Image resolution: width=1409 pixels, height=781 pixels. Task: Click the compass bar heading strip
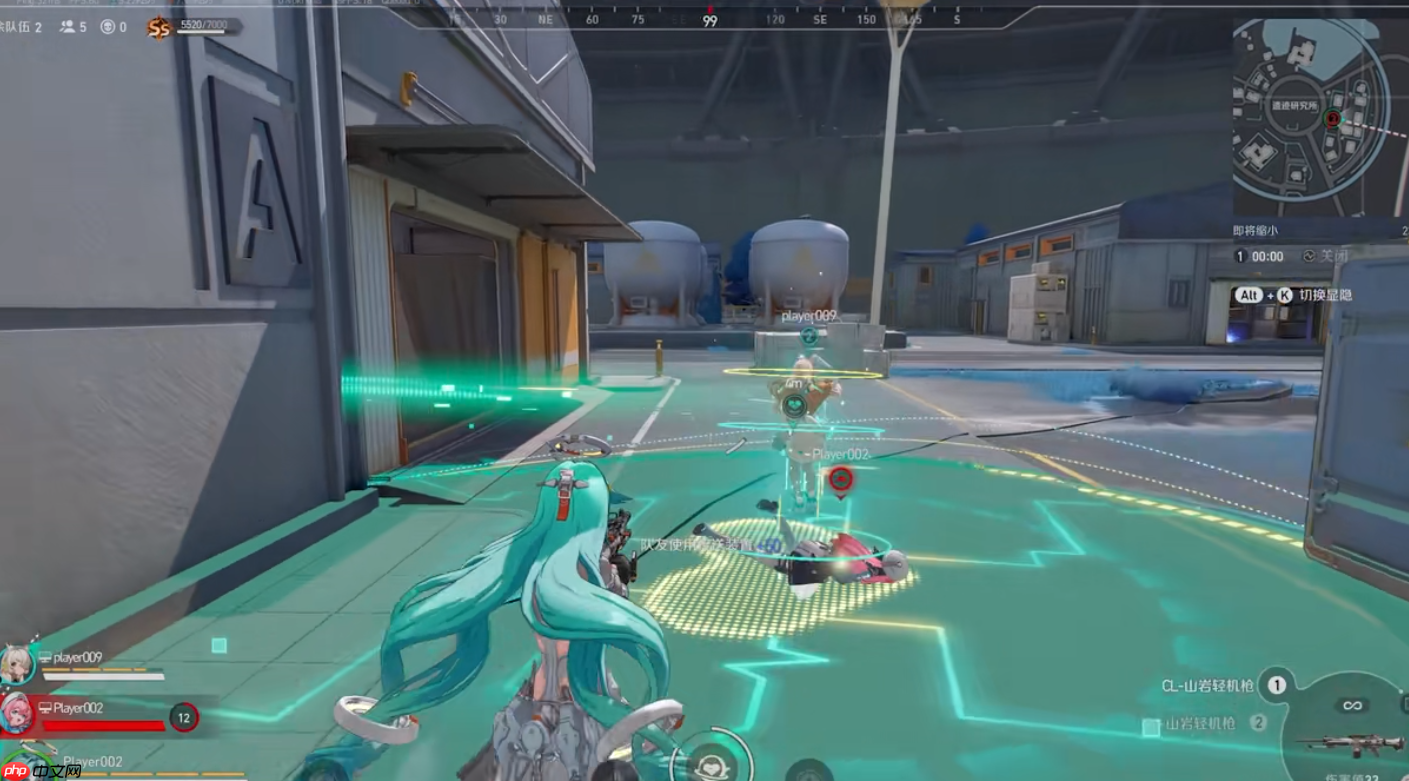[x=710, y=19]
